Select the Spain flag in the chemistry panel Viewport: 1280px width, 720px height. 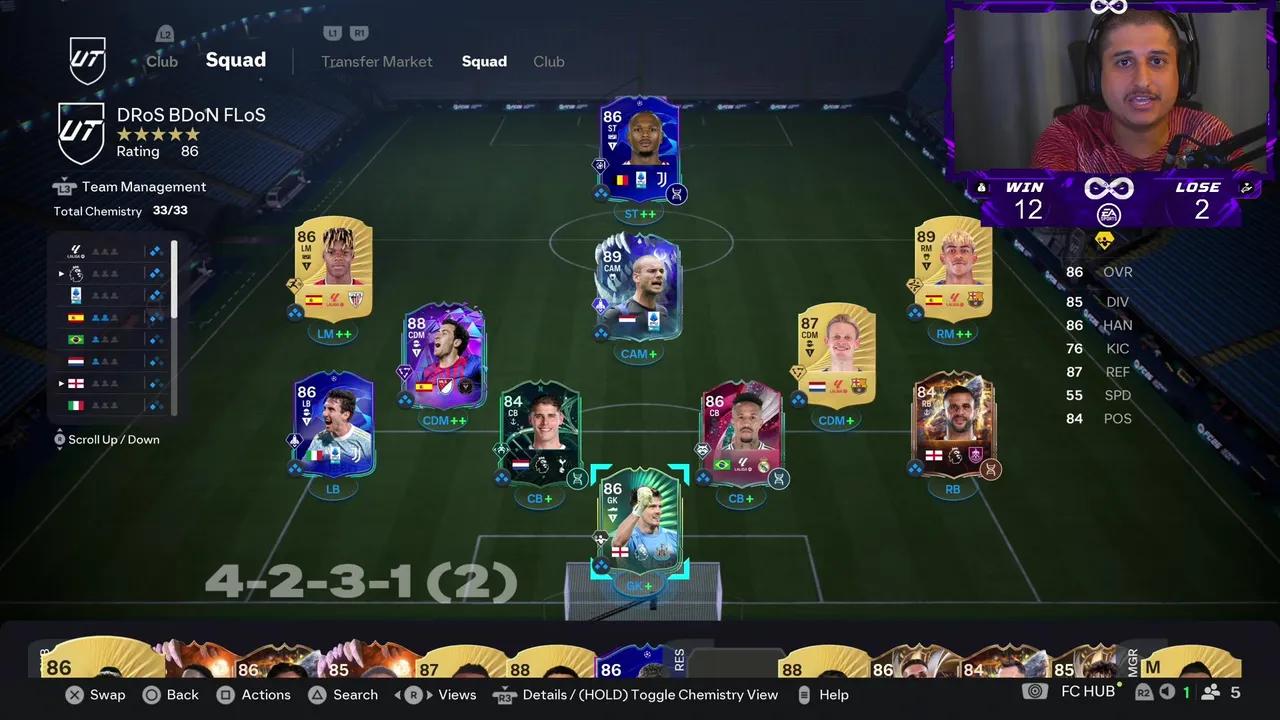[75, 317]
